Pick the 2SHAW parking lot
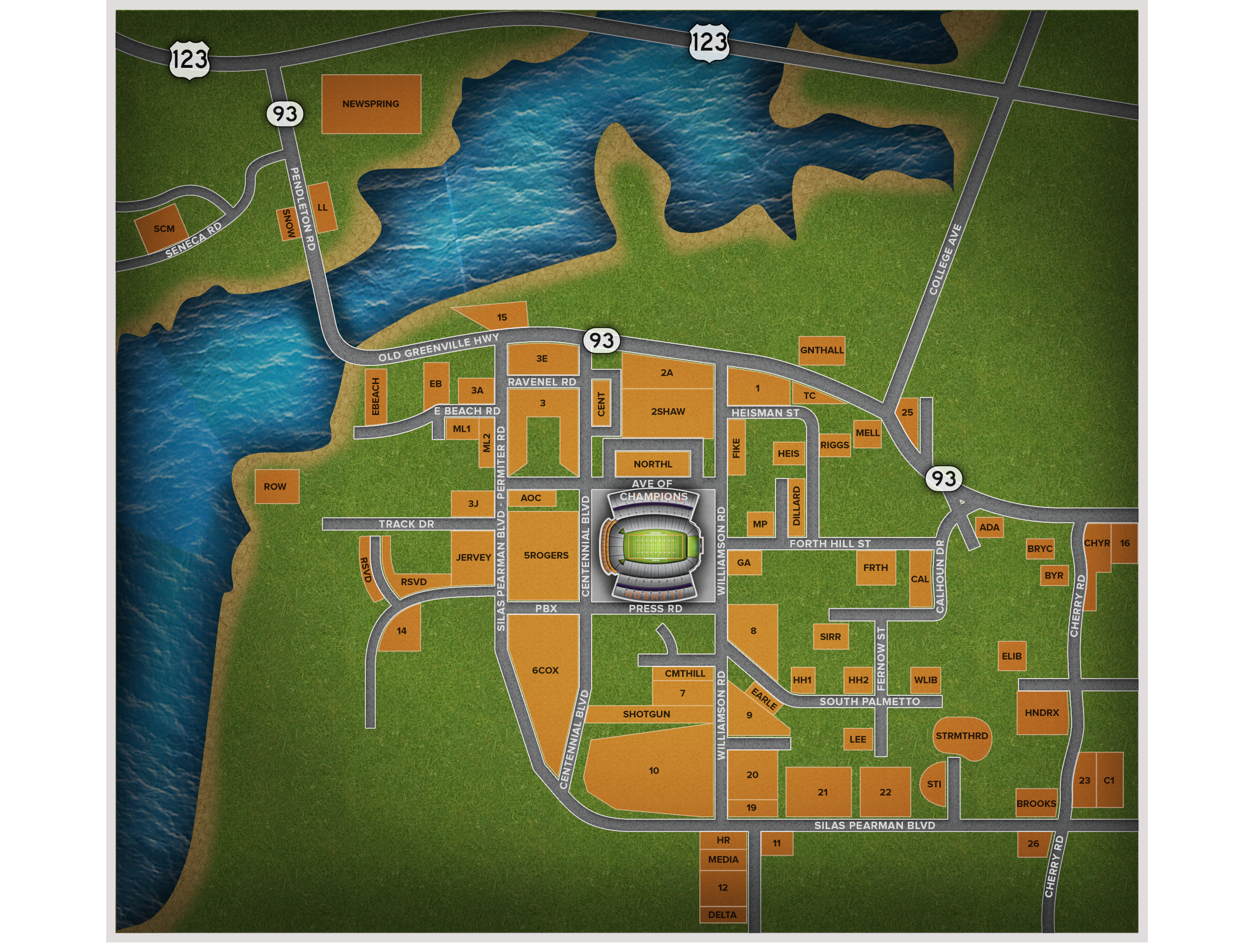 click(668, 412)
